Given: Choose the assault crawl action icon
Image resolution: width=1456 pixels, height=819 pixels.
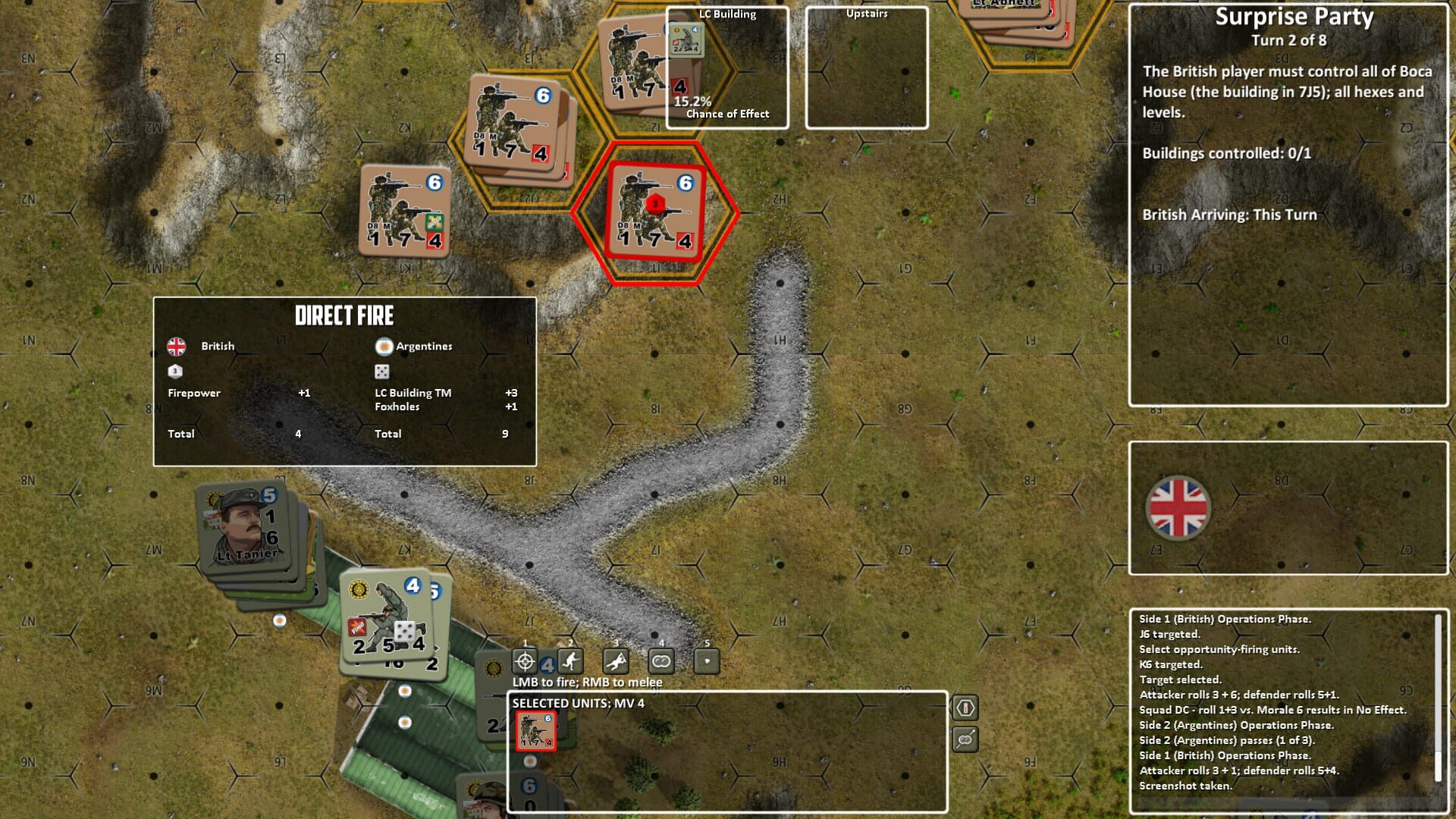Looking at the screenshot, I should click(x=616, y=661).
